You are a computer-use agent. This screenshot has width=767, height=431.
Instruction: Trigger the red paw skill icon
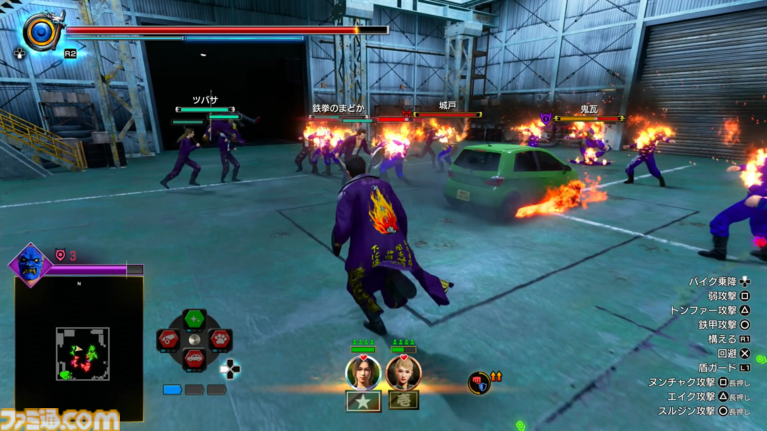[x=219, y=340]
